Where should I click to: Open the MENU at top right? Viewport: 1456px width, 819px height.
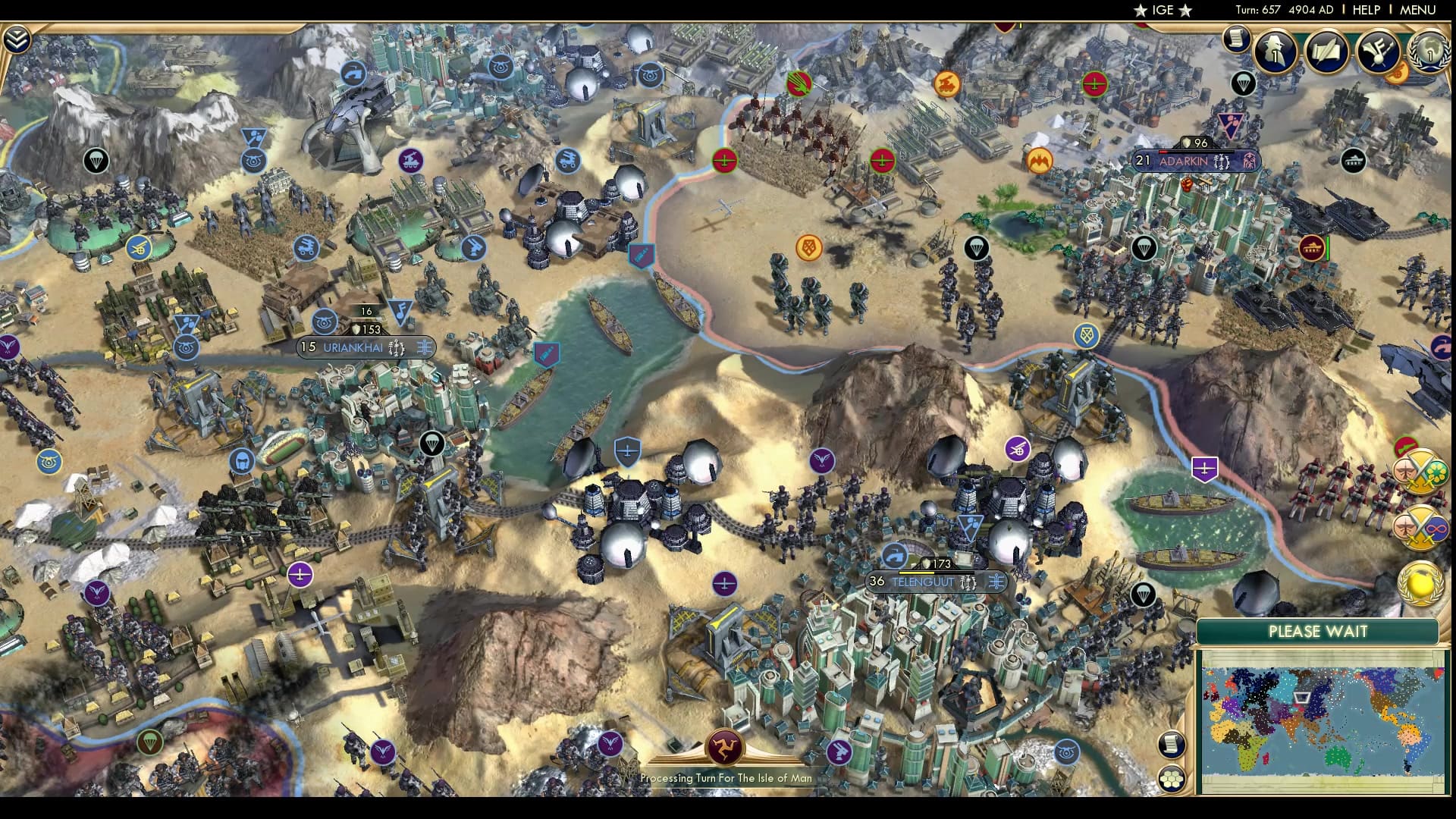(1420, 11)
